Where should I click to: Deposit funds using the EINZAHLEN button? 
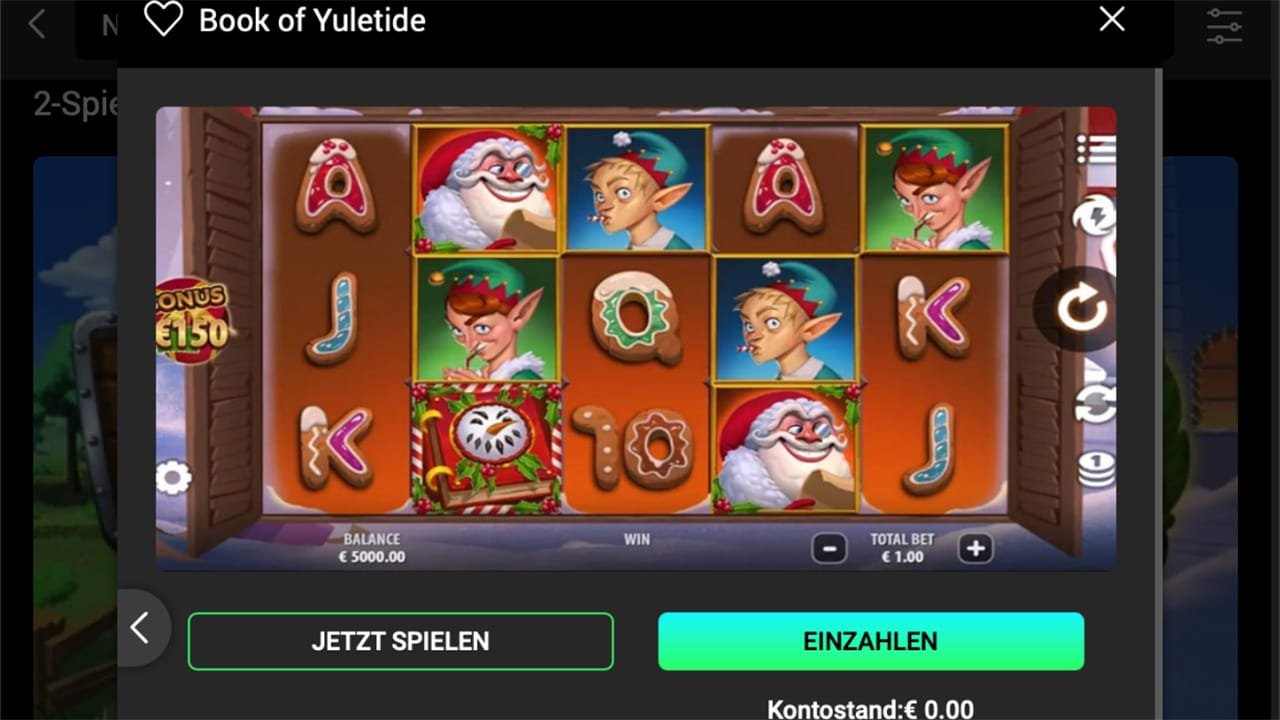point(870,641)
